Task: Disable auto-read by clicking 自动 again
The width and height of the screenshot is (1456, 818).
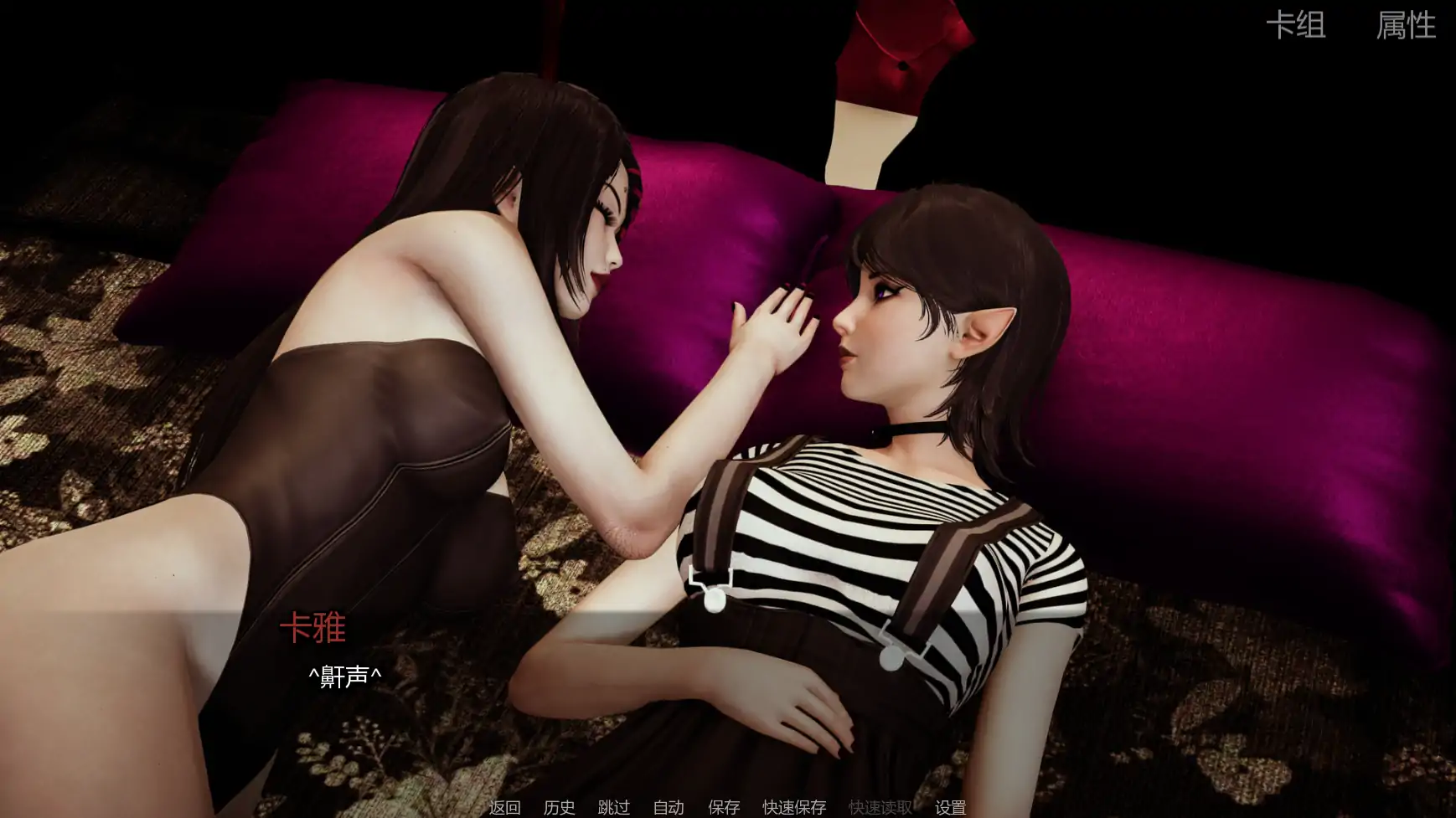Action: [667, 807]
